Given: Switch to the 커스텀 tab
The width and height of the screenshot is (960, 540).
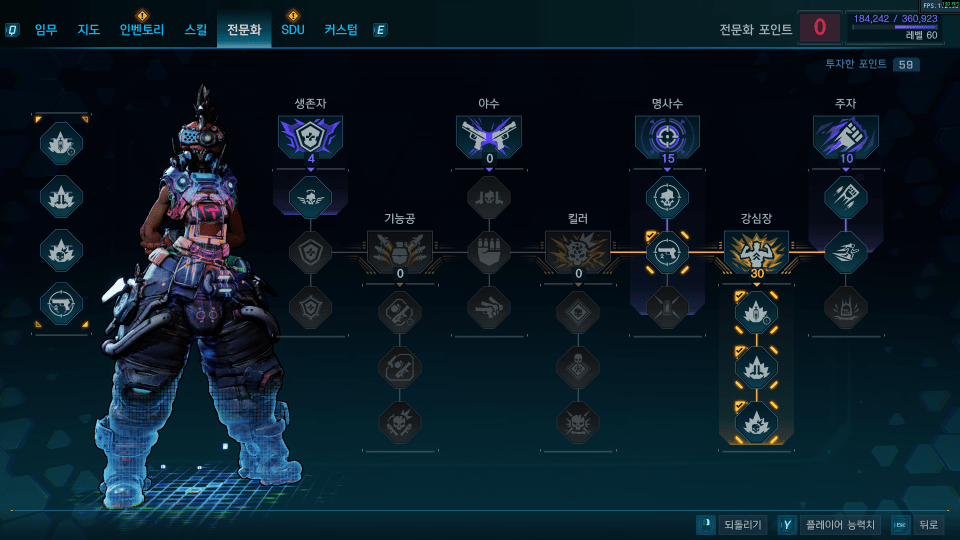Looking at the screenshot, I should (341, 30).
